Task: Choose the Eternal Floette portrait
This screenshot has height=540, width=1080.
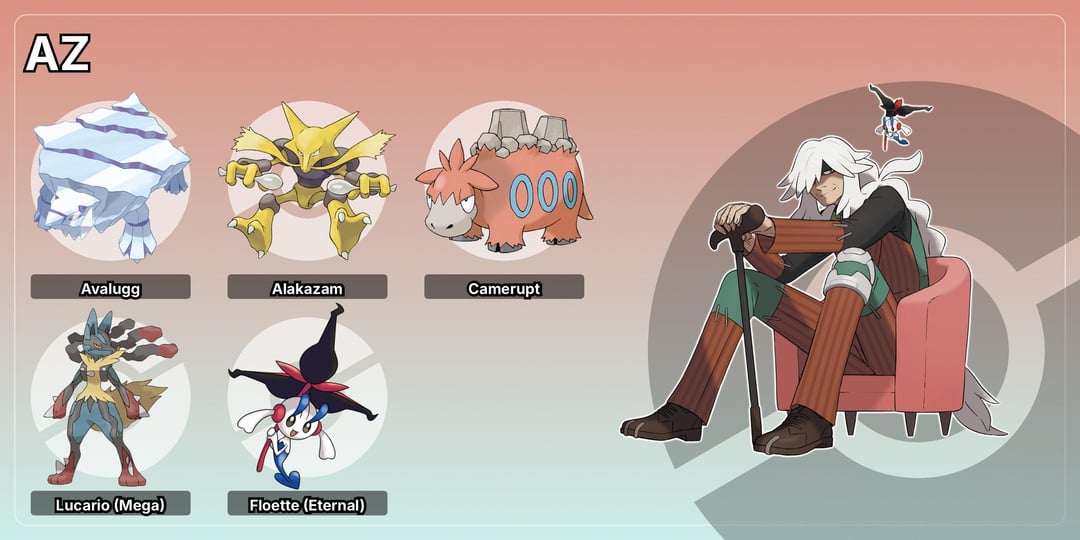Action: (306, 395)
